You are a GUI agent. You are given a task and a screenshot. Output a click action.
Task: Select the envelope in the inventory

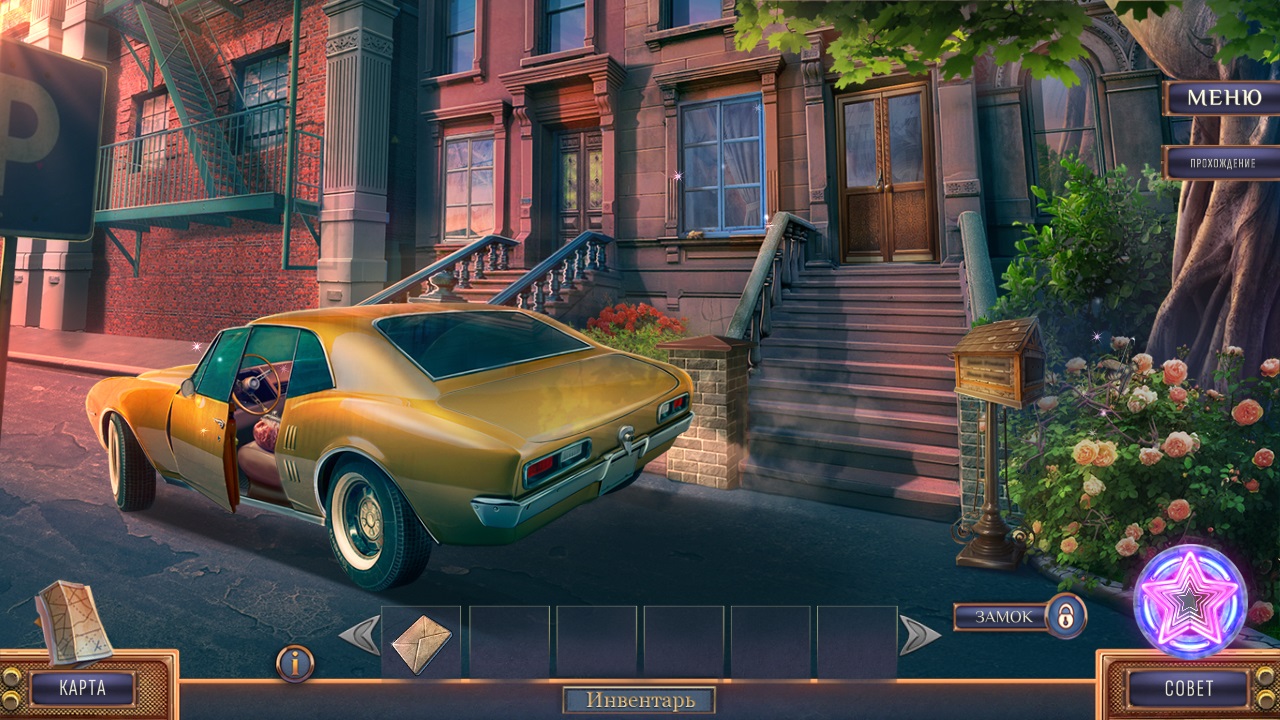pyautogui.click(x=421, y=643)
